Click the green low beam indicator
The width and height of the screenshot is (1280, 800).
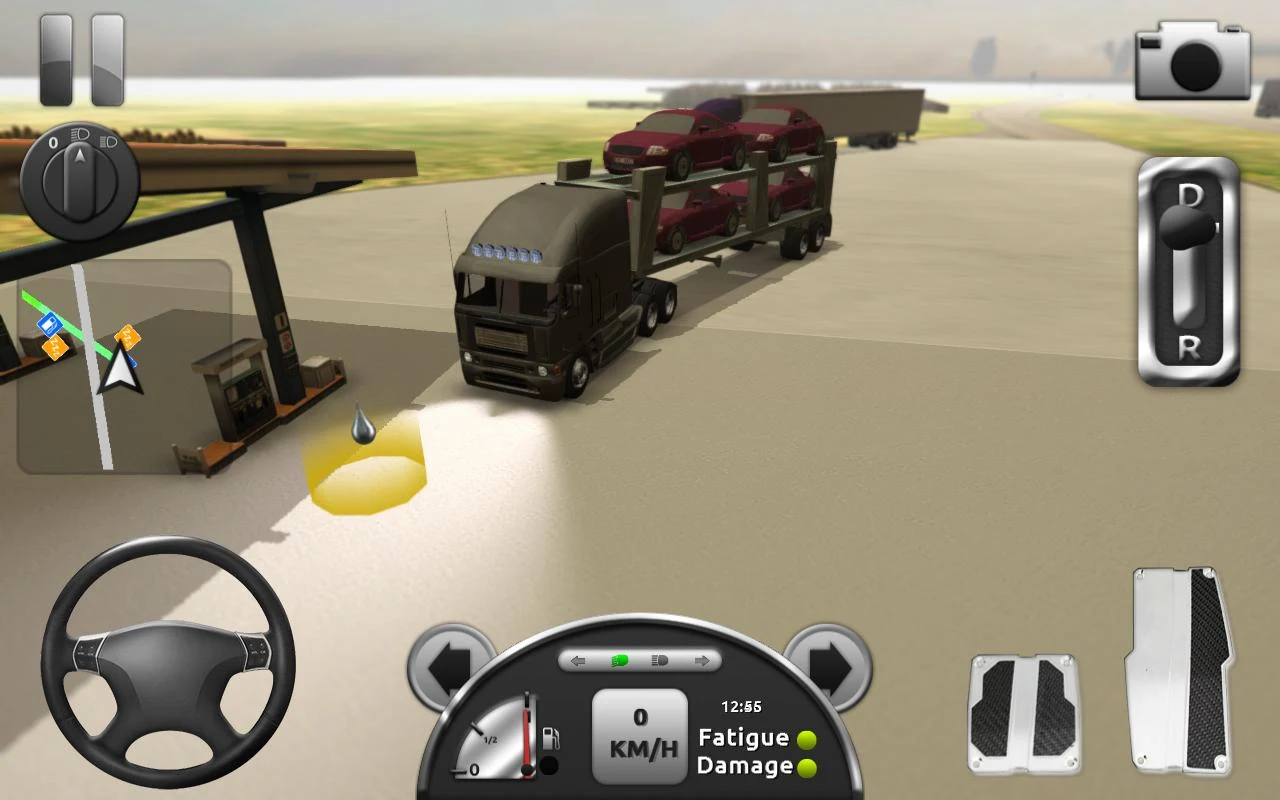[621, 660]
